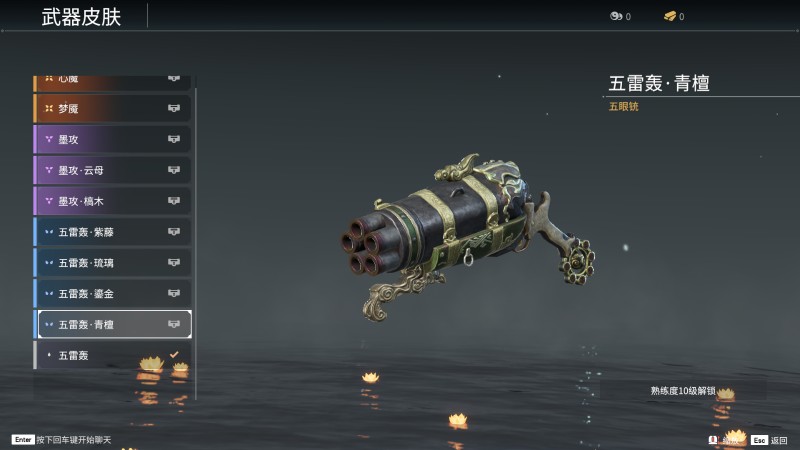Open the gold ingot currency counter

(674, 16)
